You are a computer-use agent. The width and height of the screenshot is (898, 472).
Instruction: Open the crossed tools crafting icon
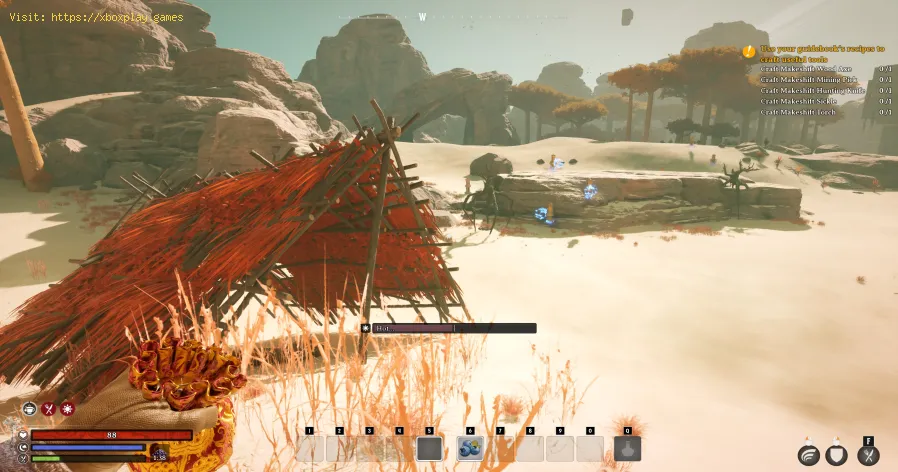[868, 455]
